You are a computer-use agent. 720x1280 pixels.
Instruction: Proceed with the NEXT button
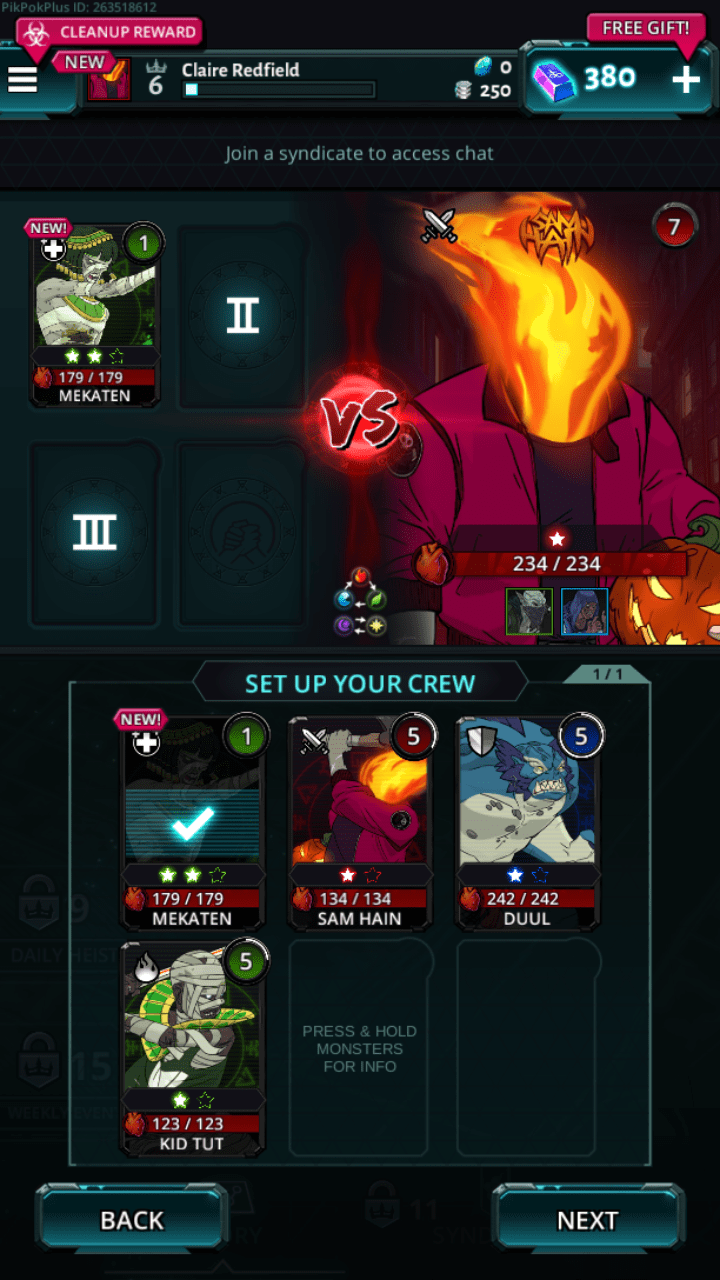[587, 1220]
